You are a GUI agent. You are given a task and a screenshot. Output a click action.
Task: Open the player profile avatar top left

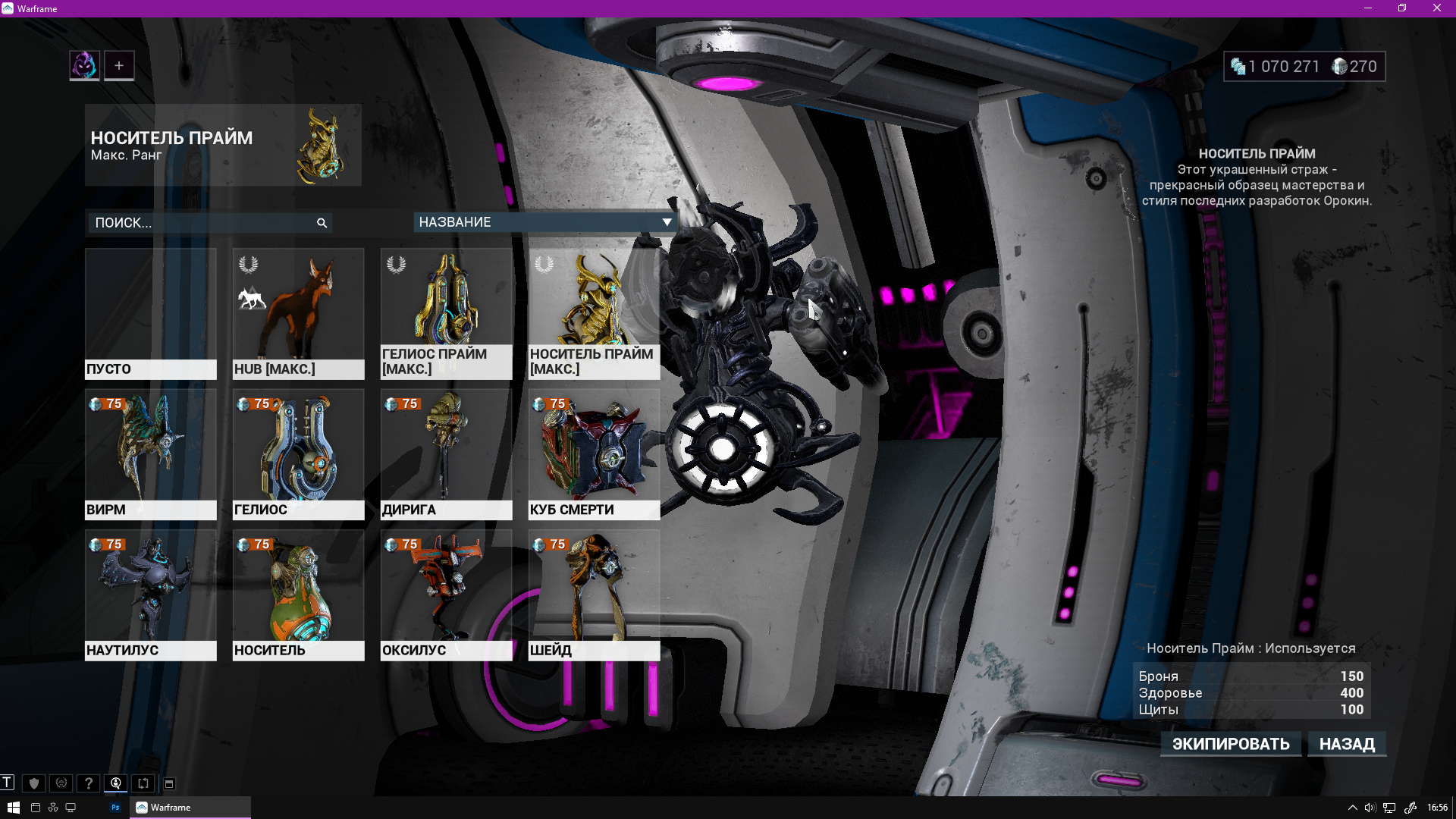pyautogui.click(x=83, y=65)
